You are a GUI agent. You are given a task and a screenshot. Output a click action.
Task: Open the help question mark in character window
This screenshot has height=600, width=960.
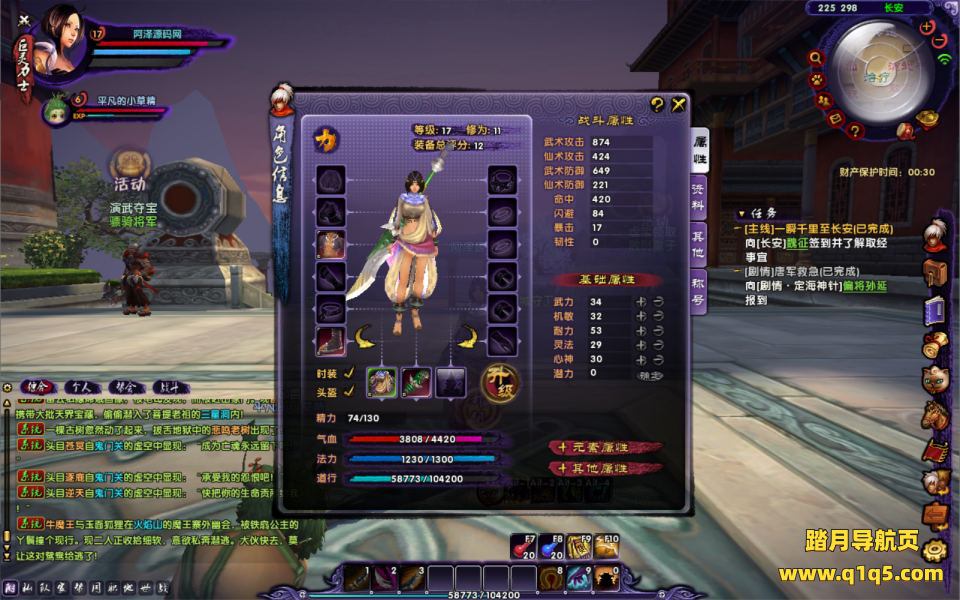tap(657, 103)
